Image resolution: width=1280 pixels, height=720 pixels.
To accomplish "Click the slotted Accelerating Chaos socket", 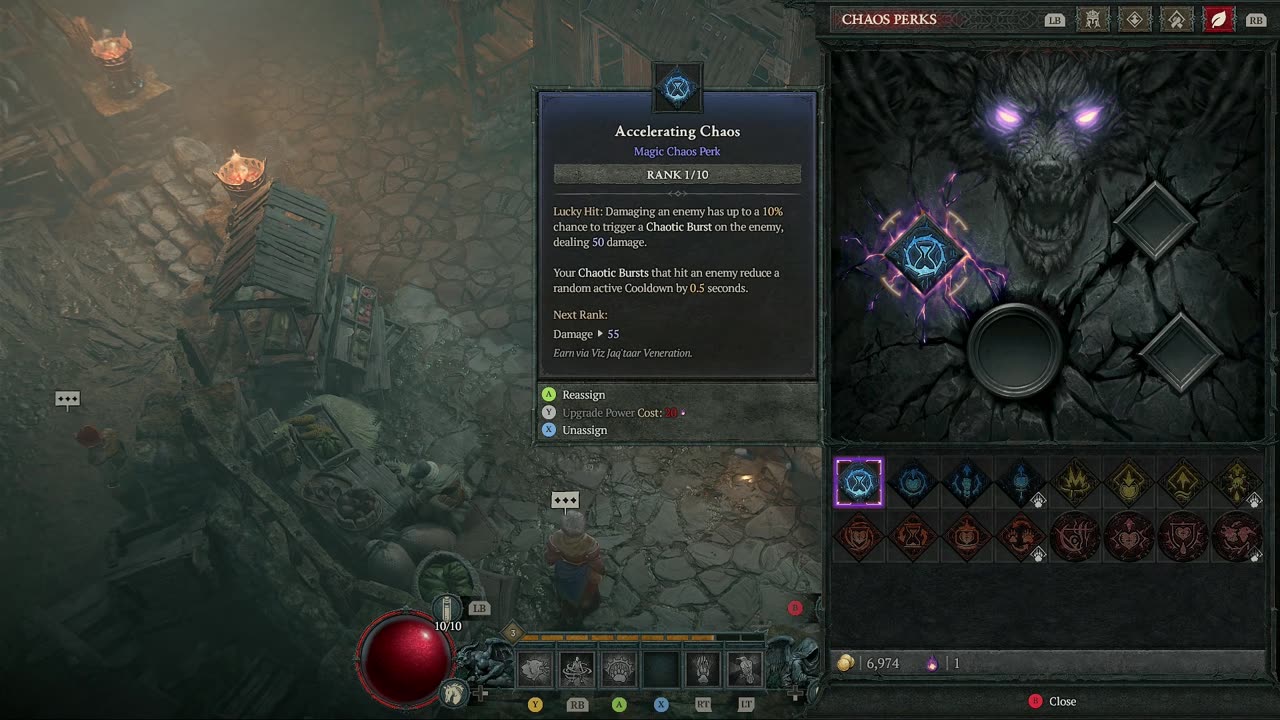I will coord(926,256).
